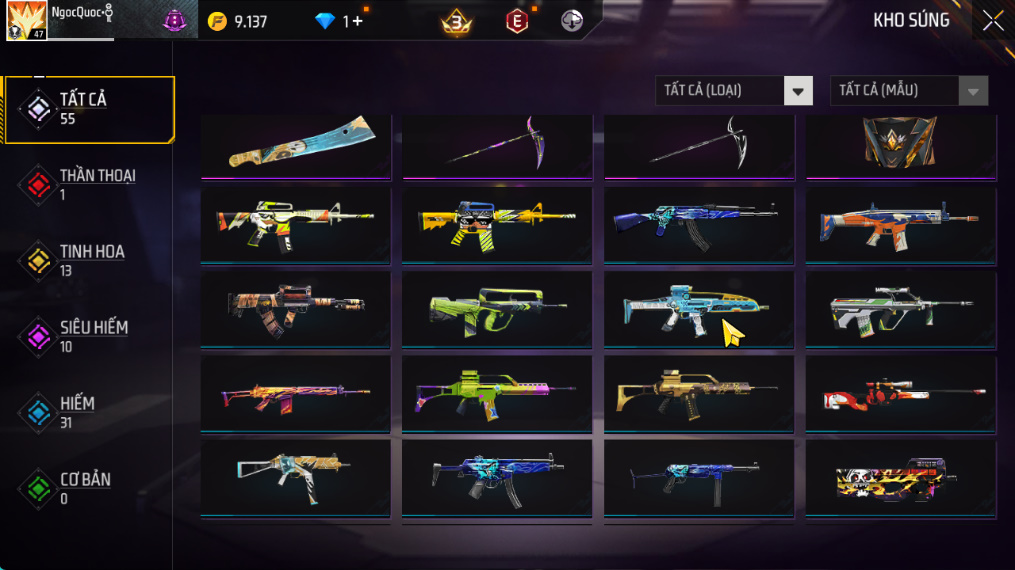
Task: Click the purple hexagon emblem icon
Action: pos(175,21)
